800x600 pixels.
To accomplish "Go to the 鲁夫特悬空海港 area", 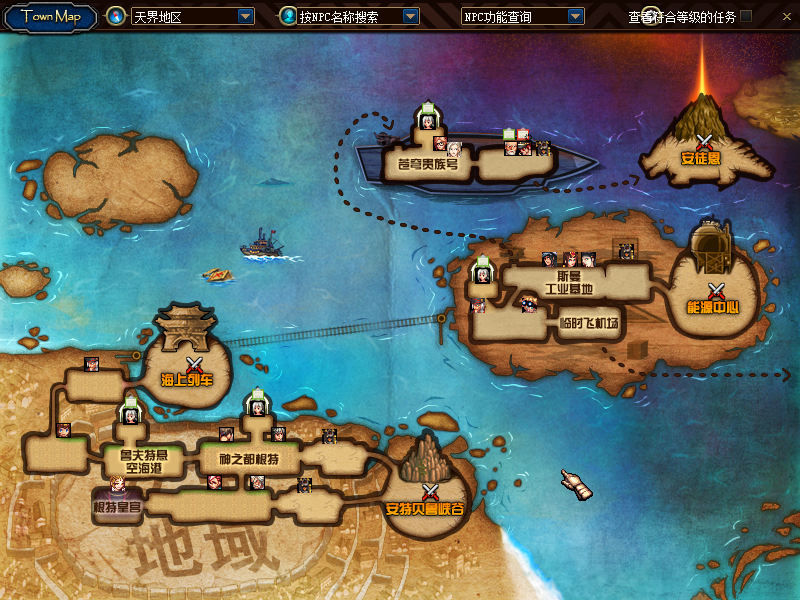I will click(x=135, y=460).
